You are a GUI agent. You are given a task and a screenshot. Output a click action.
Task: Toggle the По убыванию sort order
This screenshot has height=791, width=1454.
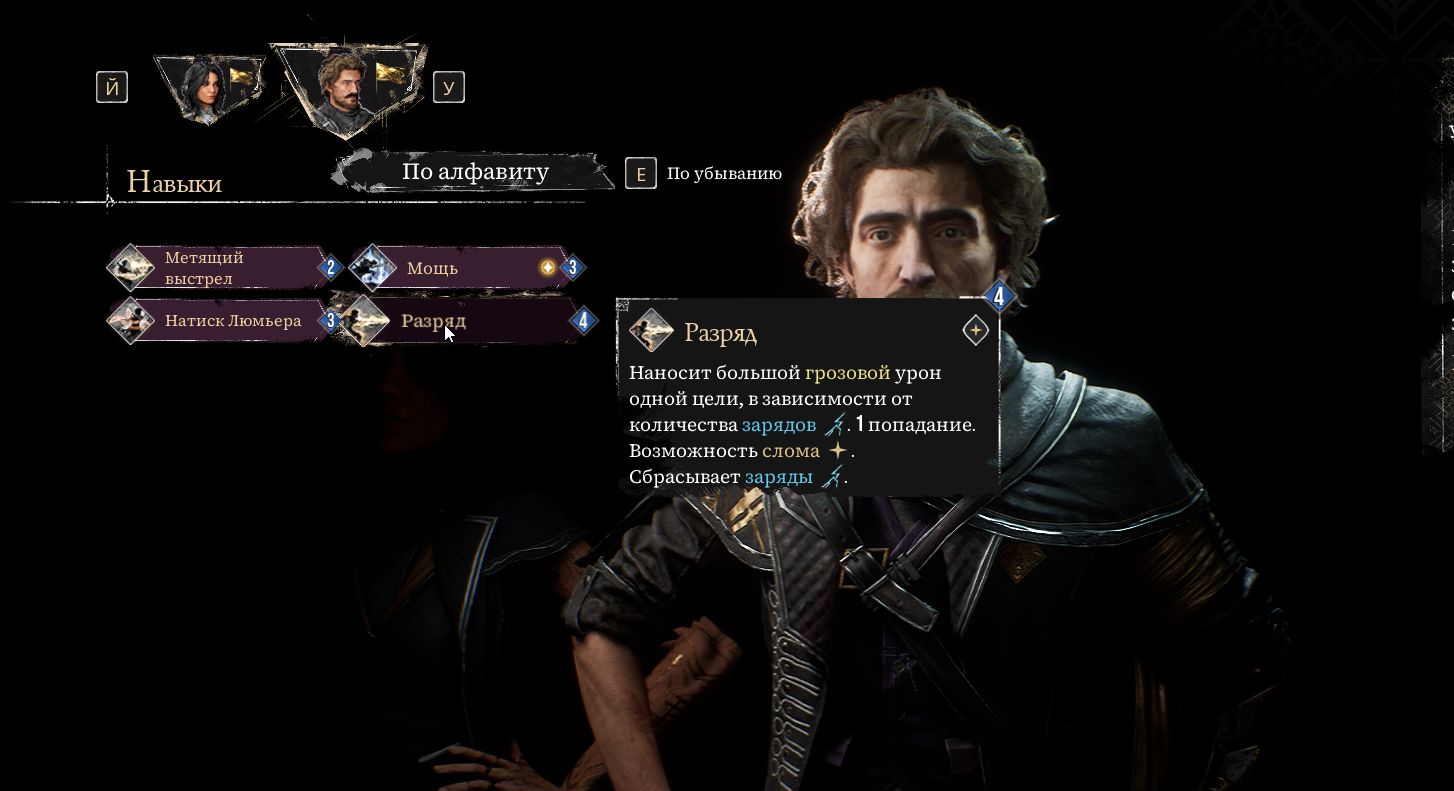[723, 173]
